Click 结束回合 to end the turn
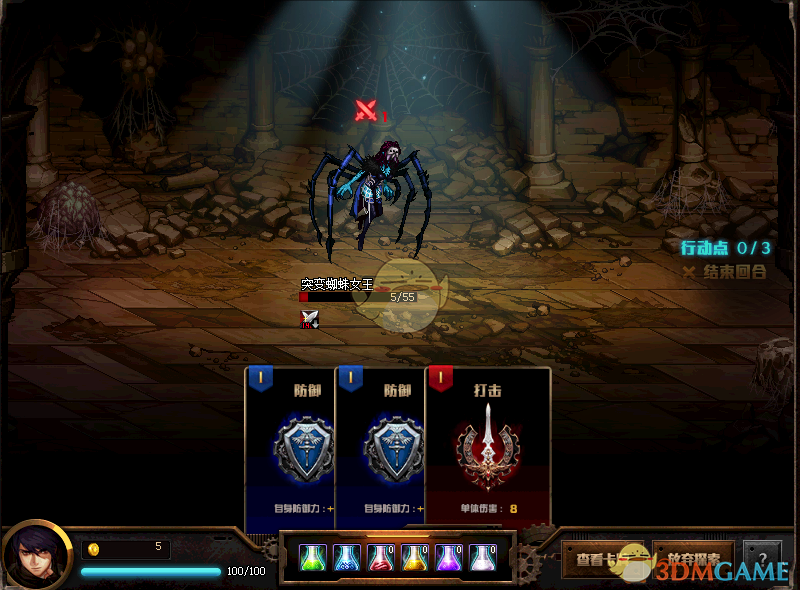This screenshot has height=590, width=800. click(x=724, y=271)
